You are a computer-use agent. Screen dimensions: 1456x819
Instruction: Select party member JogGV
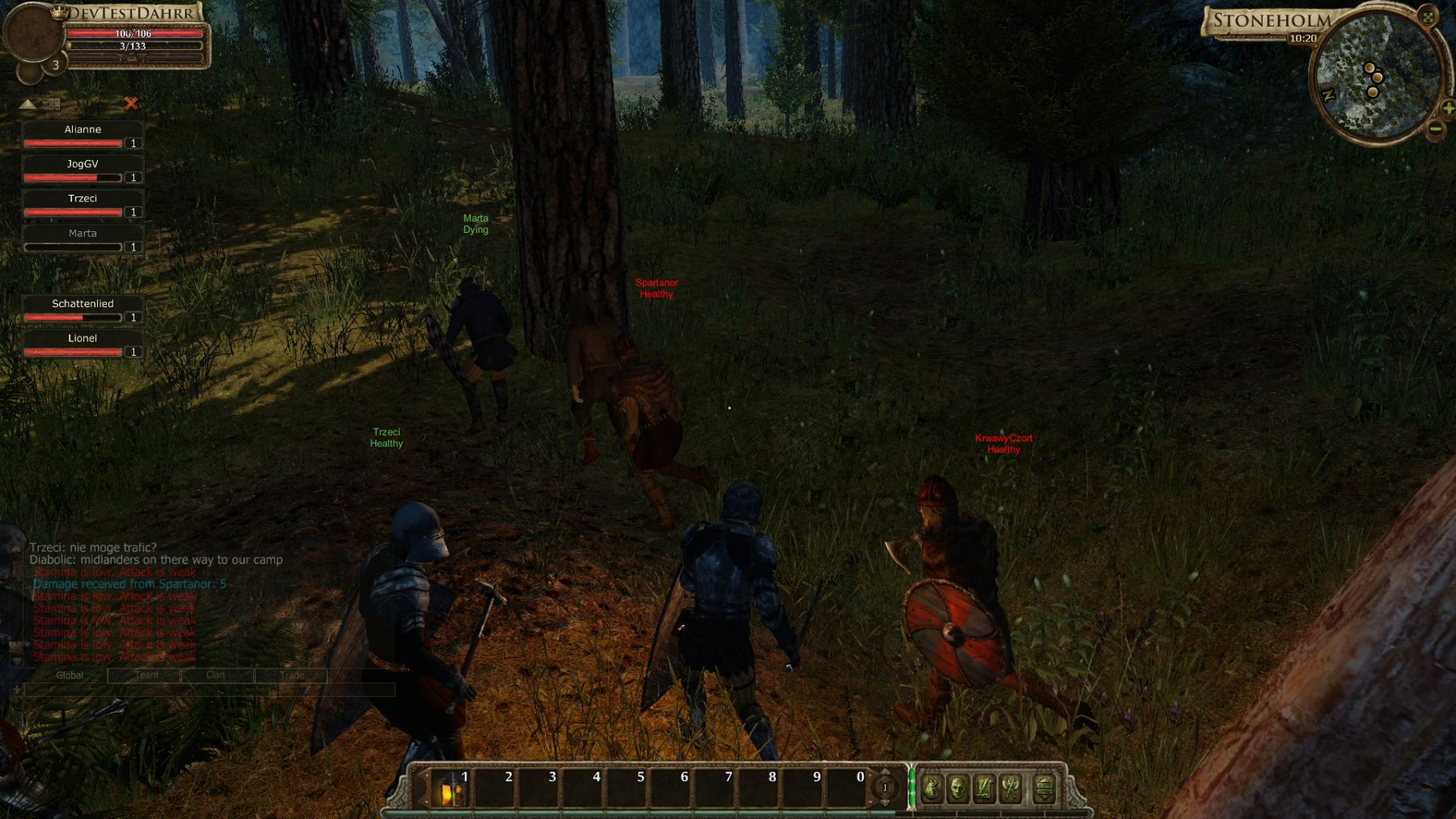tap(83, 170)
